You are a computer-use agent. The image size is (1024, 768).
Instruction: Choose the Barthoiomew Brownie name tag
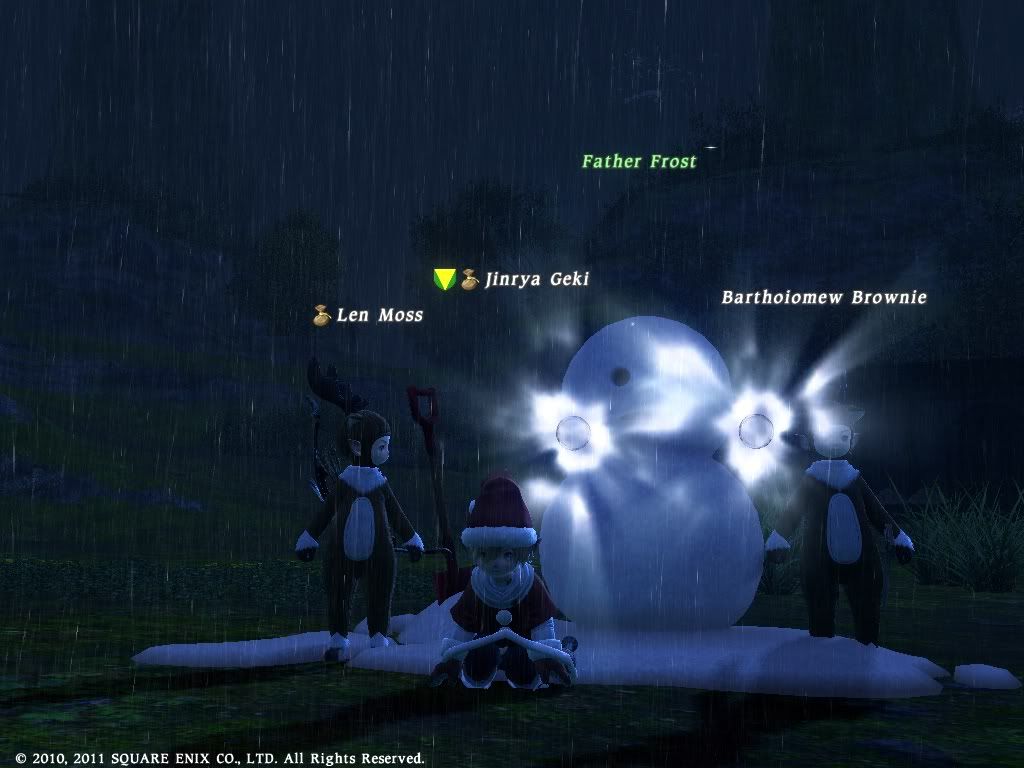pos(824,297)
